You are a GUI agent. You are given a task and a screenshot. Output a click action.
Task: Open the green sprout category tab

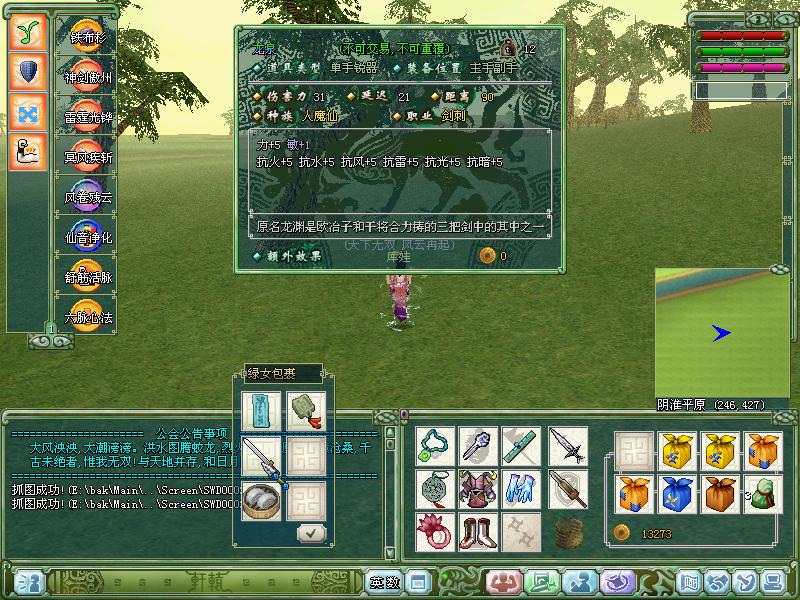coord(28,32)
